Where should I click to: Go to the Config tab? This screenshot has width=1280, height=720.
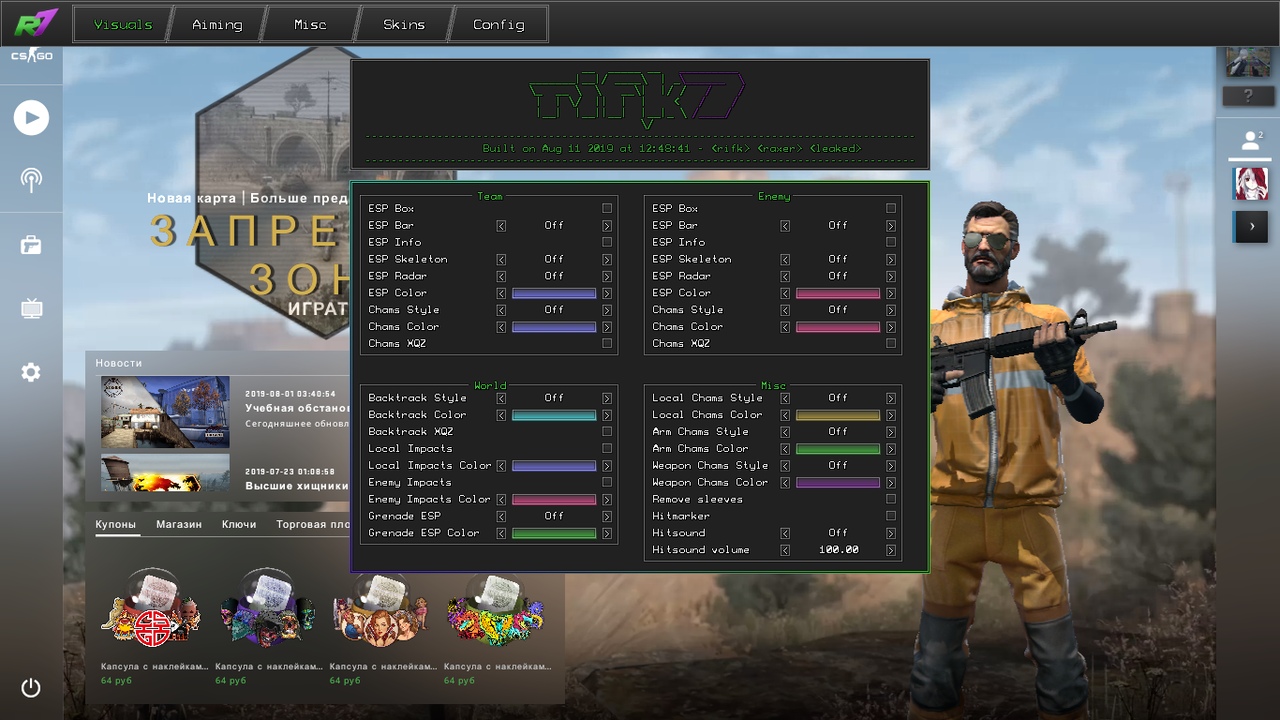[x=498, y=25]
